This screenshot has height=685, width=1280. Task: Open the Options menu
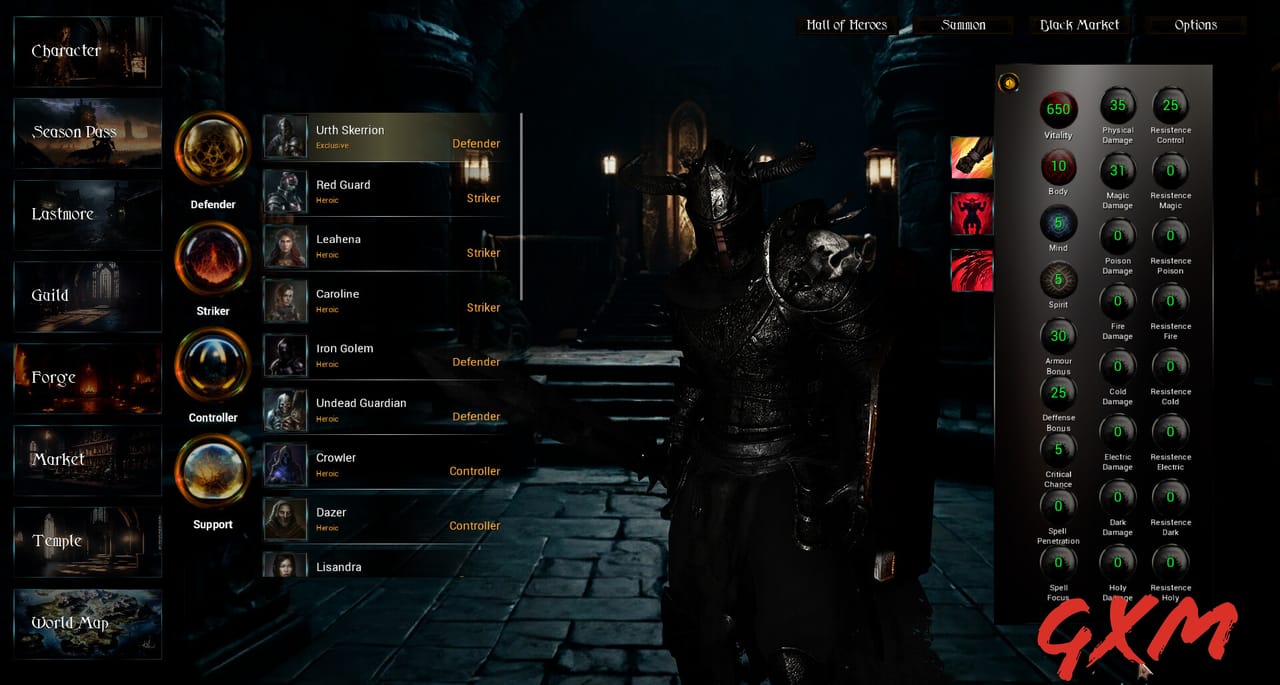1196,25
